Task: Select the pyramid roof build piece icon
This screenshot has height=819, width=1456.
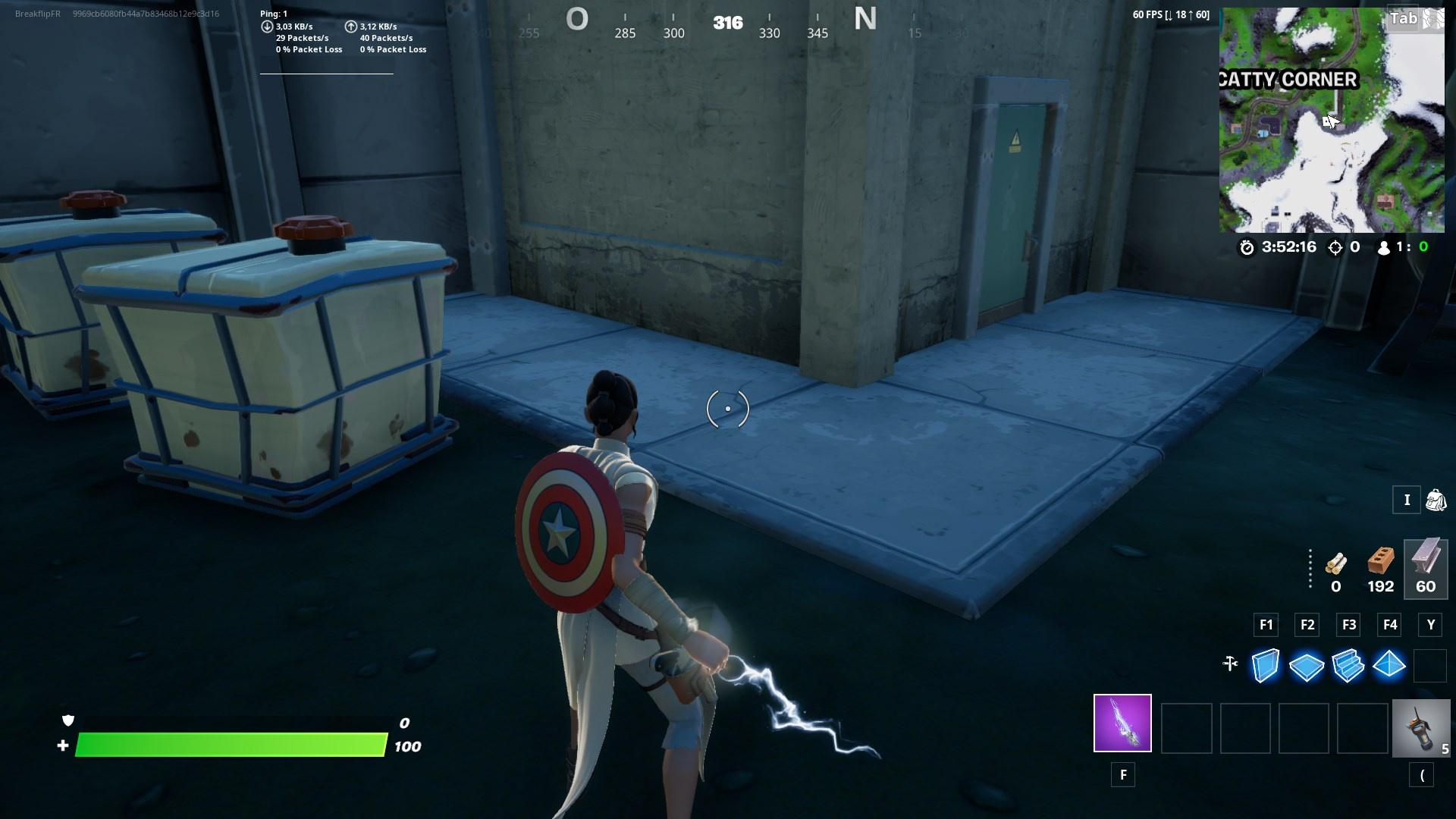Action: [x=1390, y=667]
